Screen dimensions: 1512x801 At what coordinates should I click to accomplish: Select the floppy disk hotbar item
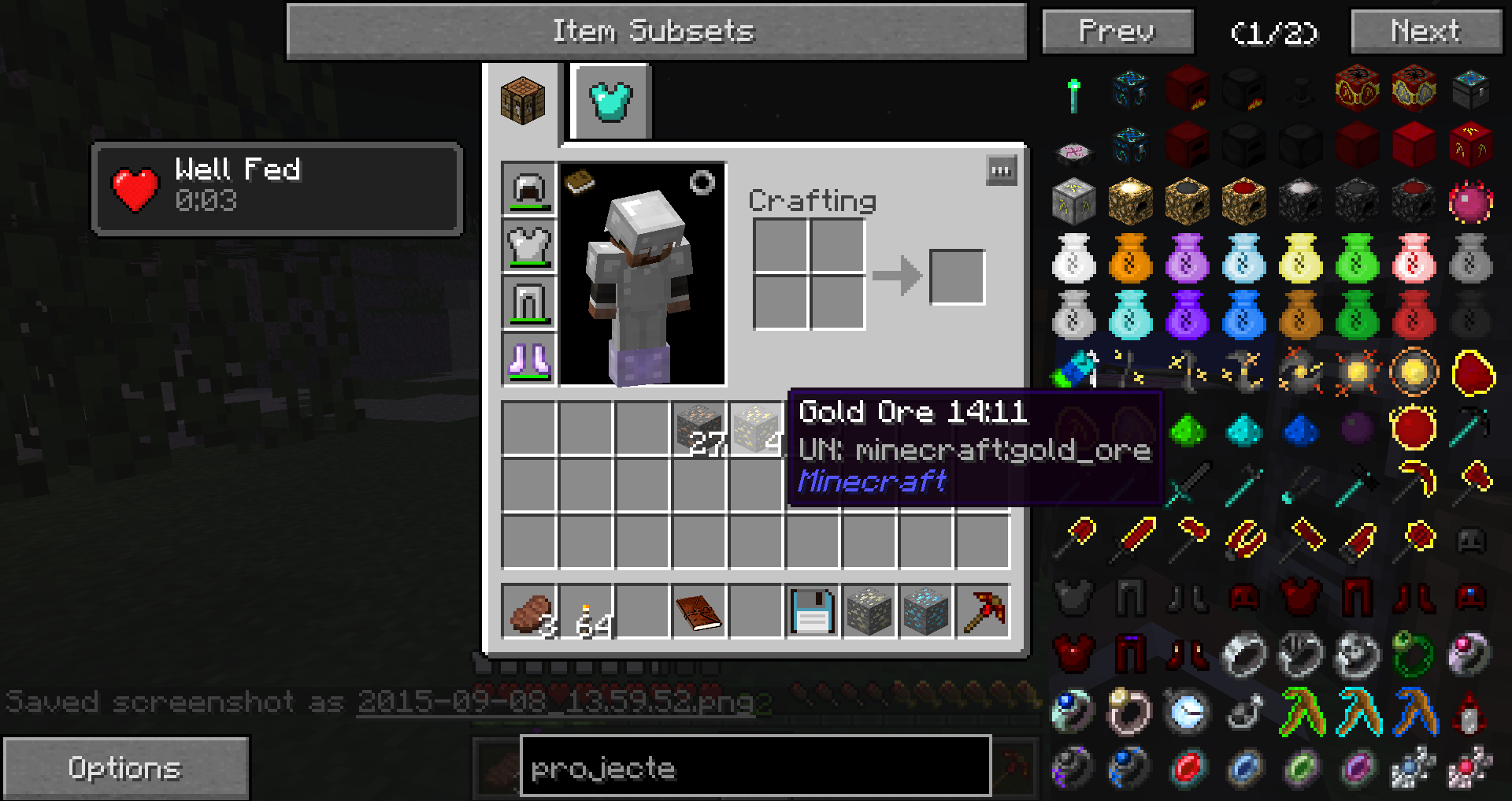813,611
